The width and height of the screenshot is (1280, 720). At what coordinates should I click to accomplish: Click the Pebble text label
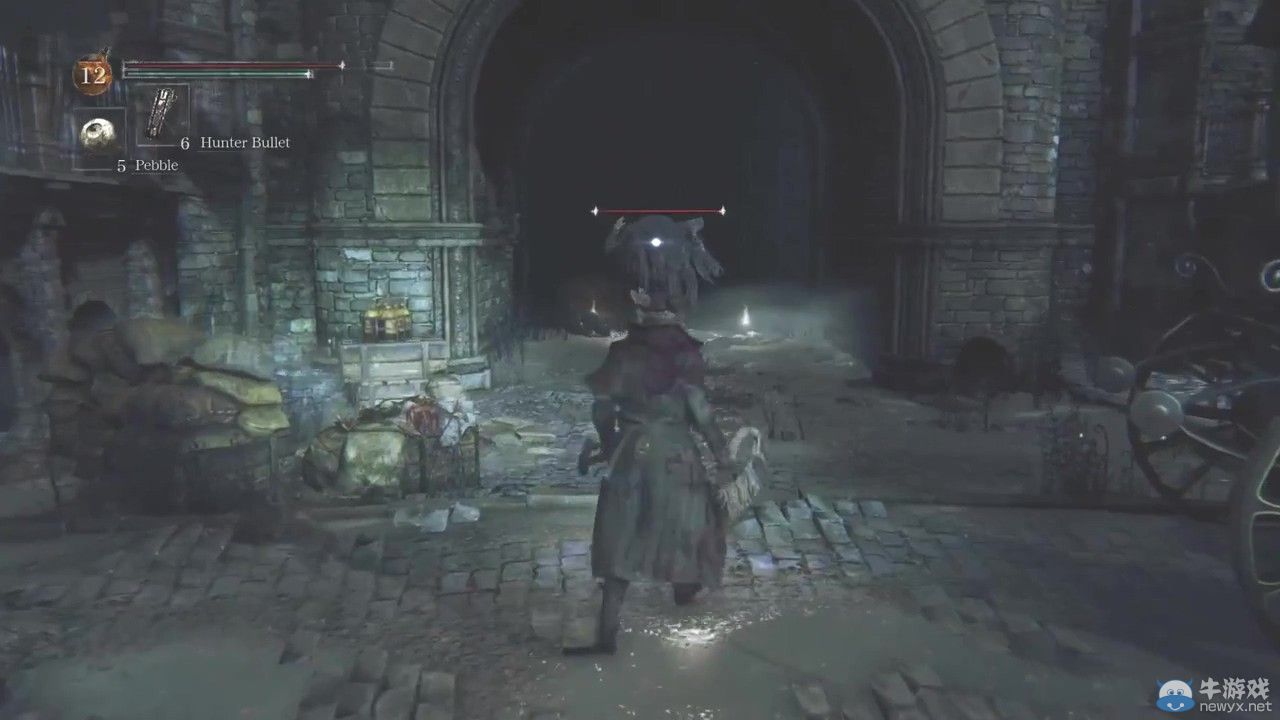click(x=156, y=164)
